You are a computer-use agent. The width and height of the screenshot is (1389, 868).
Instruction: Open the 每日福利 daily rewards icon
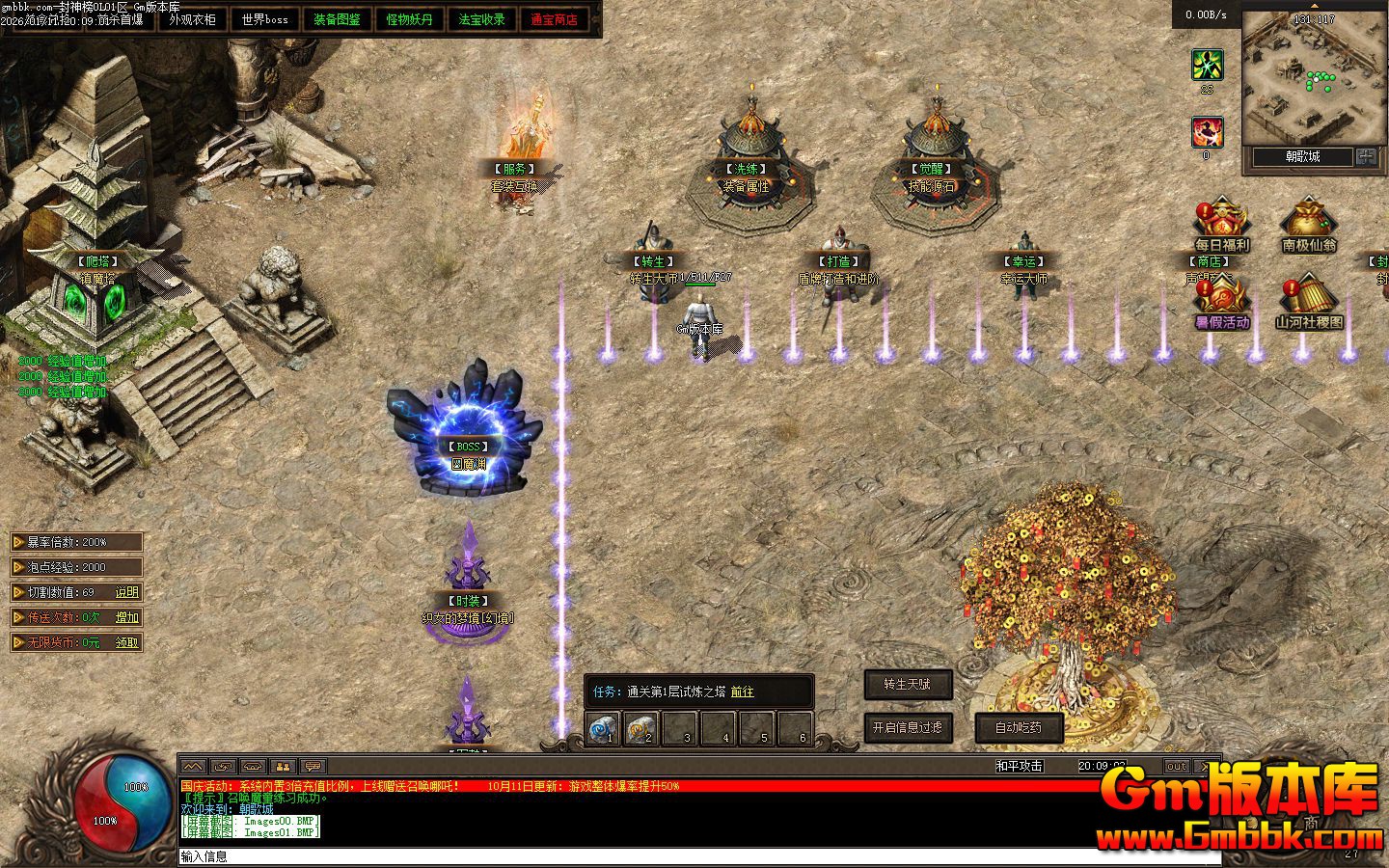click(x=1221, y=224)
